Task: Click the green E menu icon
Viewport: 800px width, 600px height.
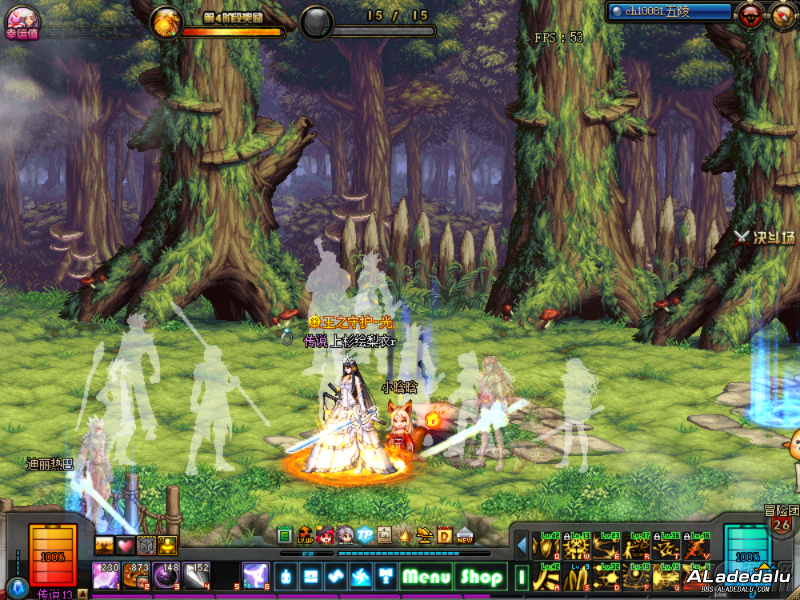Action: click(284, 536)
